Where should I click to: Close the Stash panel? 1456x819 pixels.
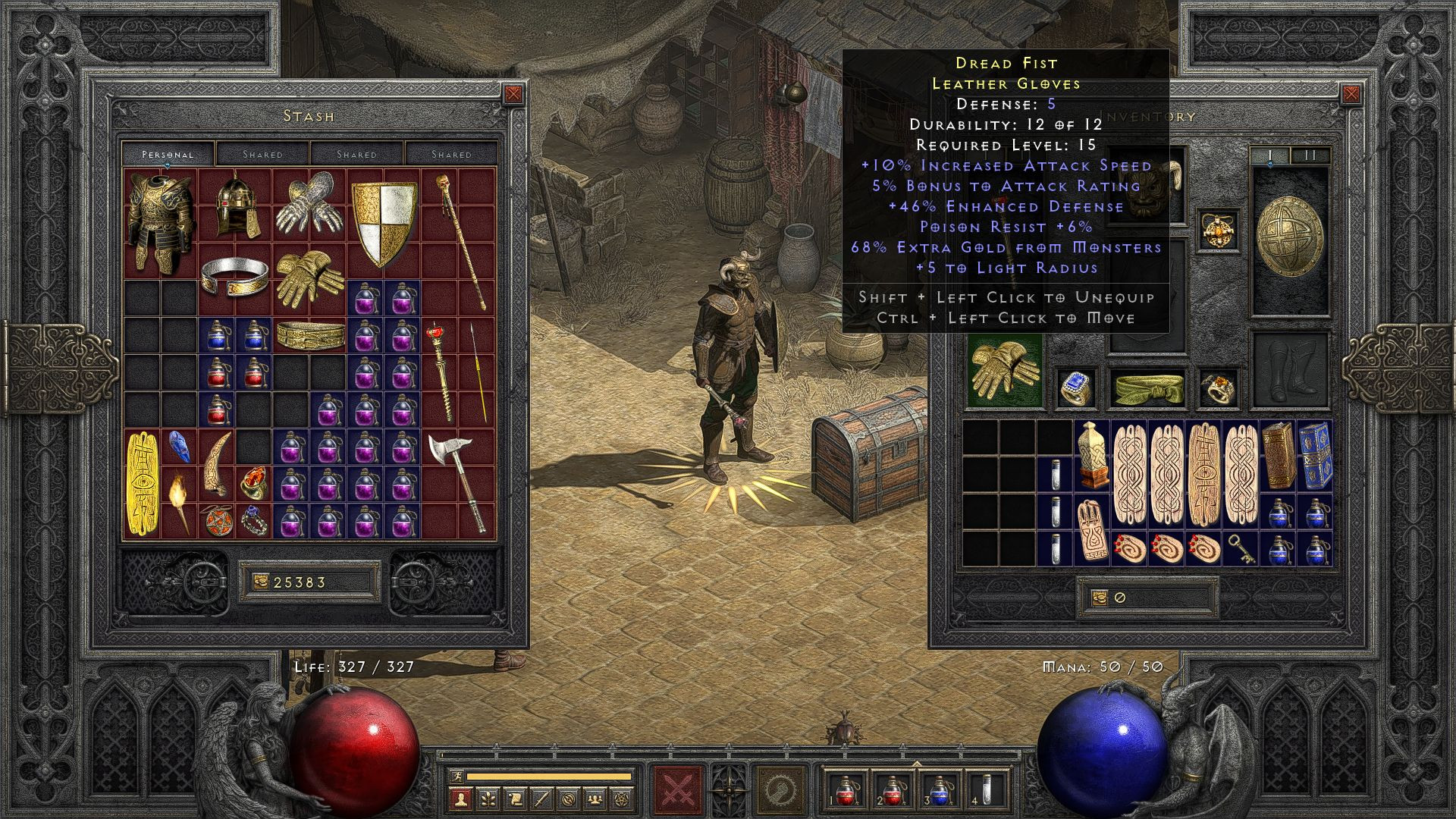click(513, 94)
